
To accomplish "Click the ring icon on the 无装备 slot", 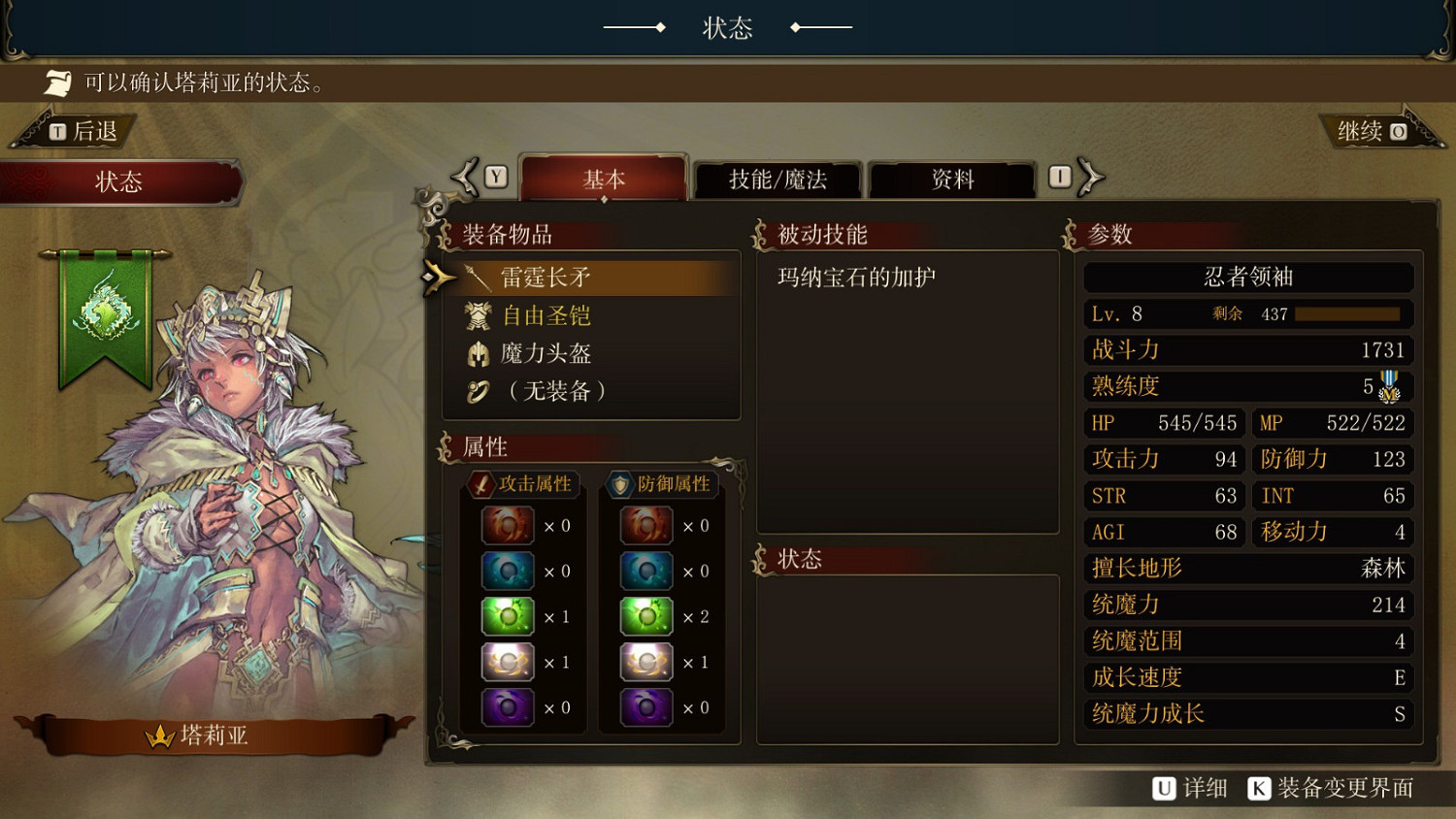I will pyautogui.click(x=478, y=391).
